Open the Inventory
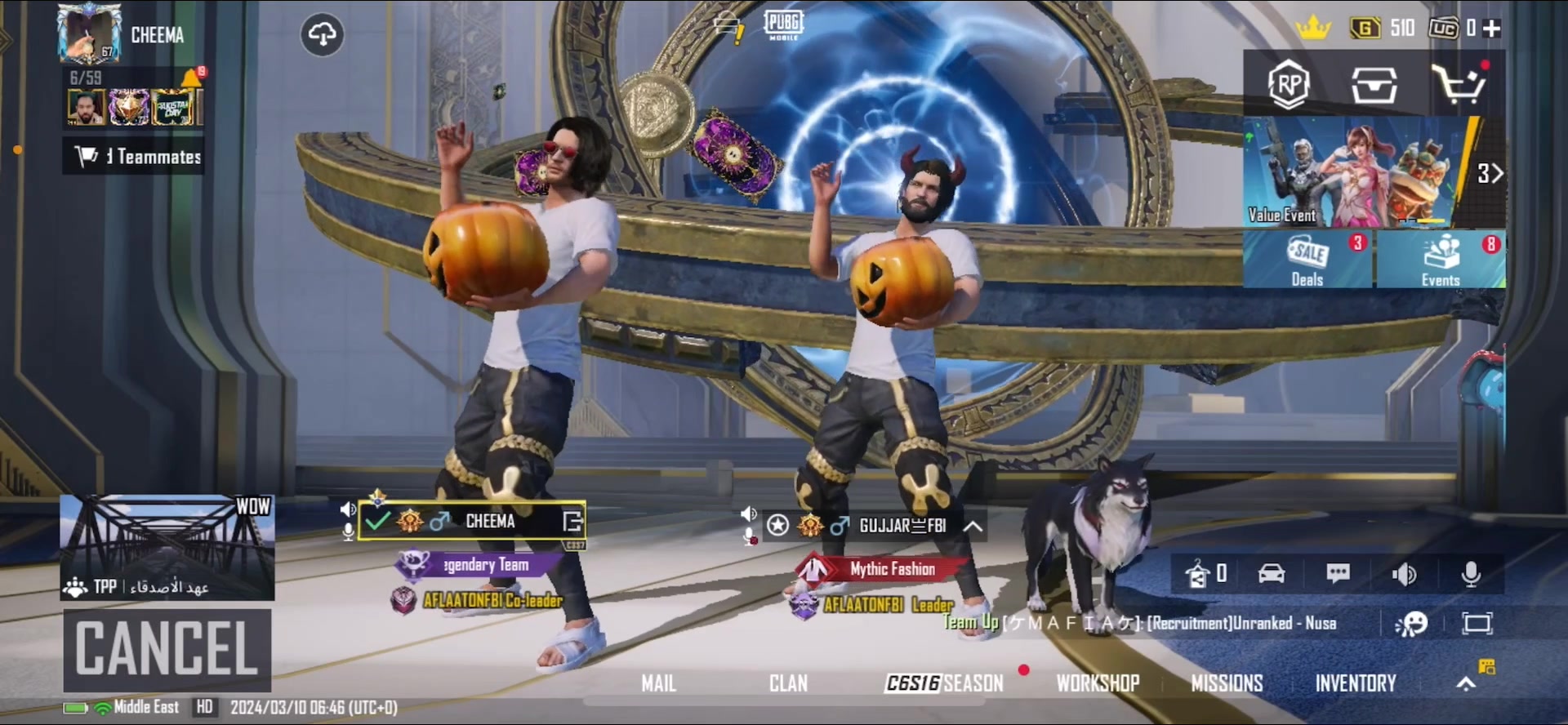Viewport: 1568px width, 725px height. [1356, 683]
